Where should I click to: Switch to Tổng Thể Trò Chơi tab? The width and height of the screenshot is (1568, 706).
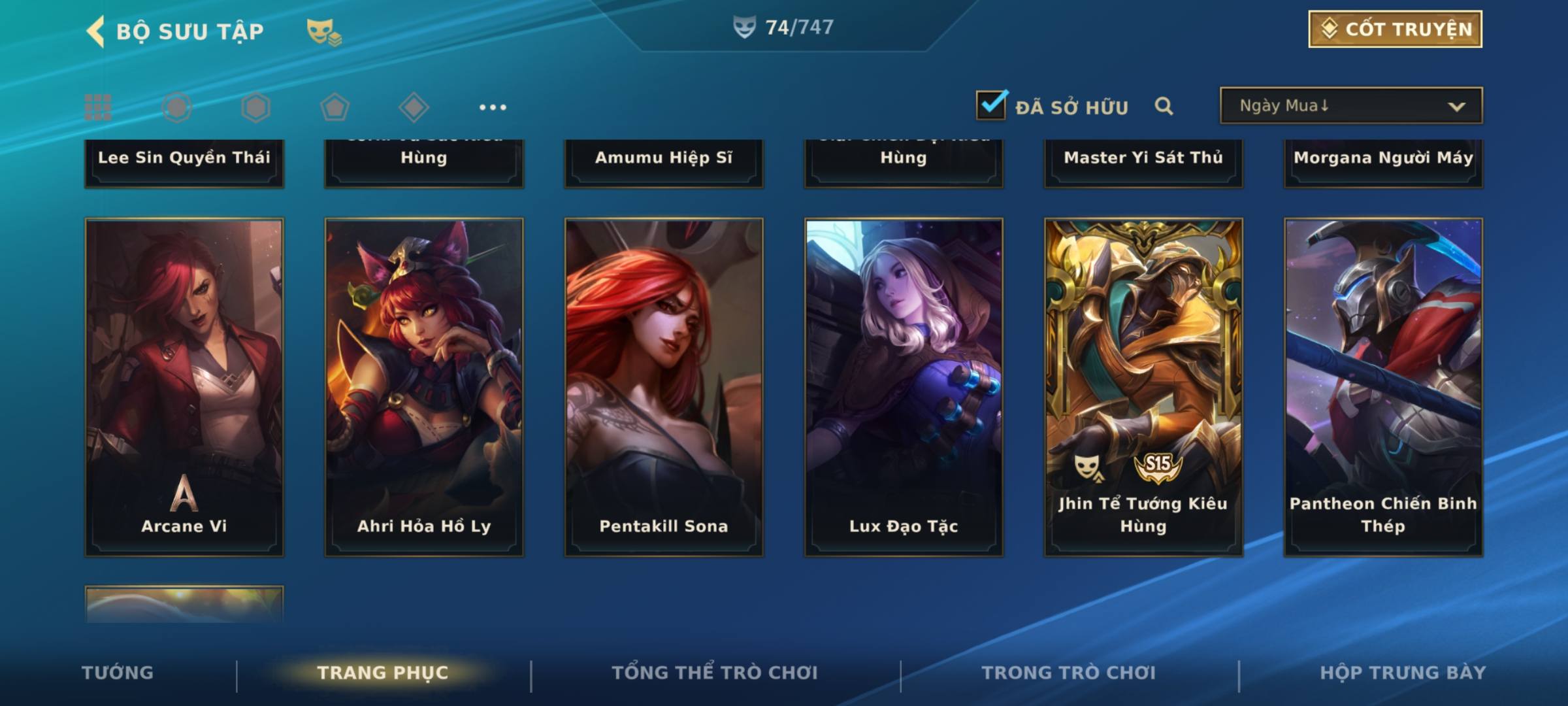point(715,673)
